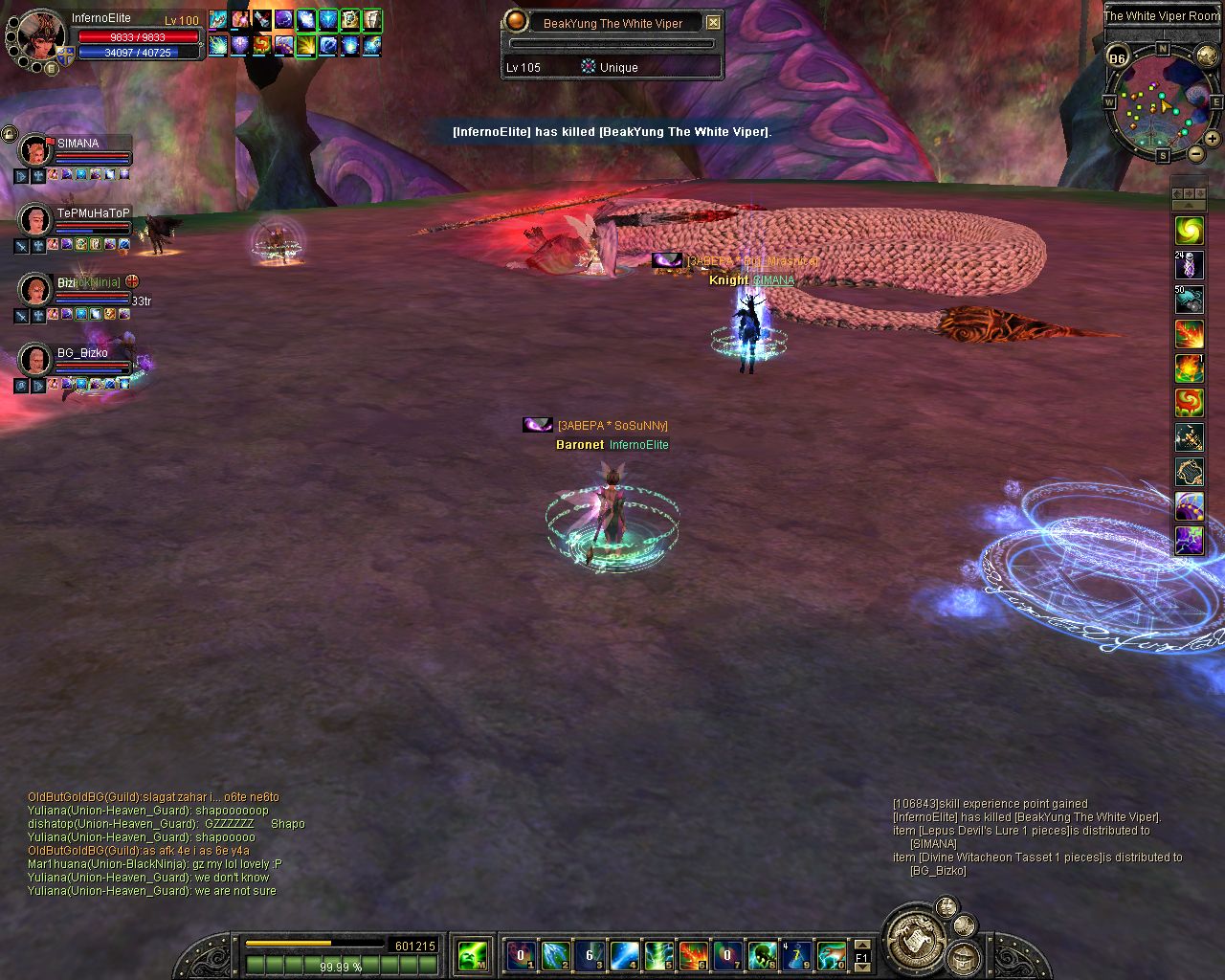Activate hotbar slot 8 green skull skill

763,954
